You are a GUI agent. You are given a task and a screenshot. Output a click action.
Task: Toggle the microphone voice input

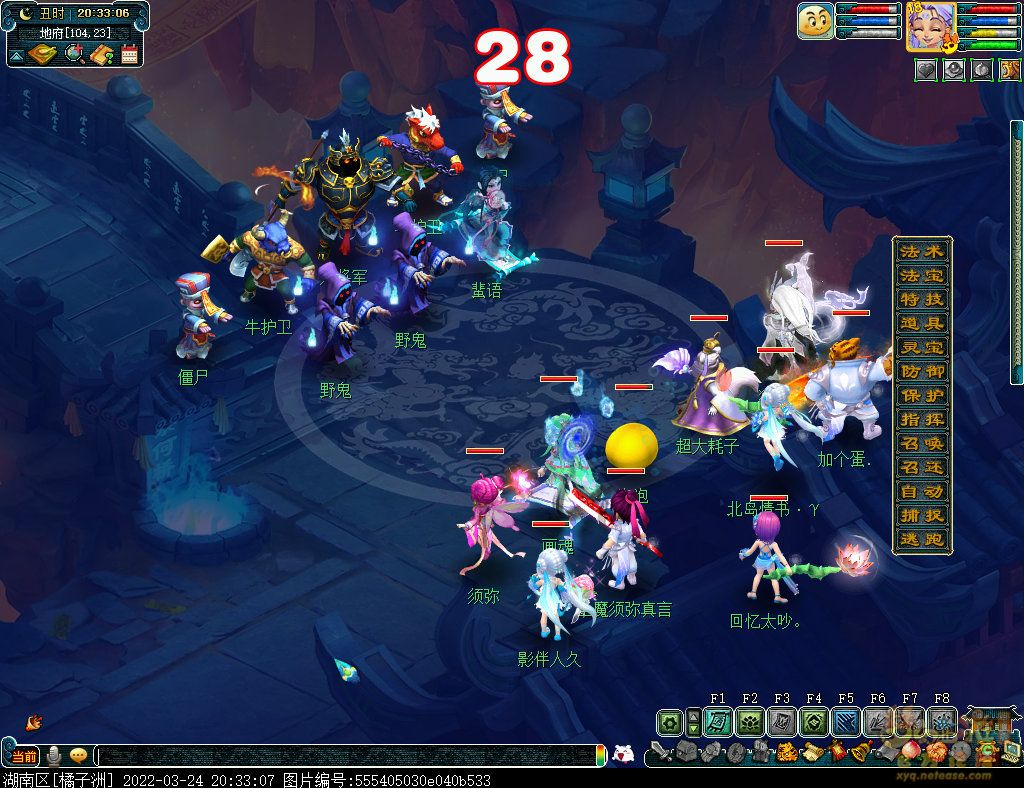click(x=54, y=756)
